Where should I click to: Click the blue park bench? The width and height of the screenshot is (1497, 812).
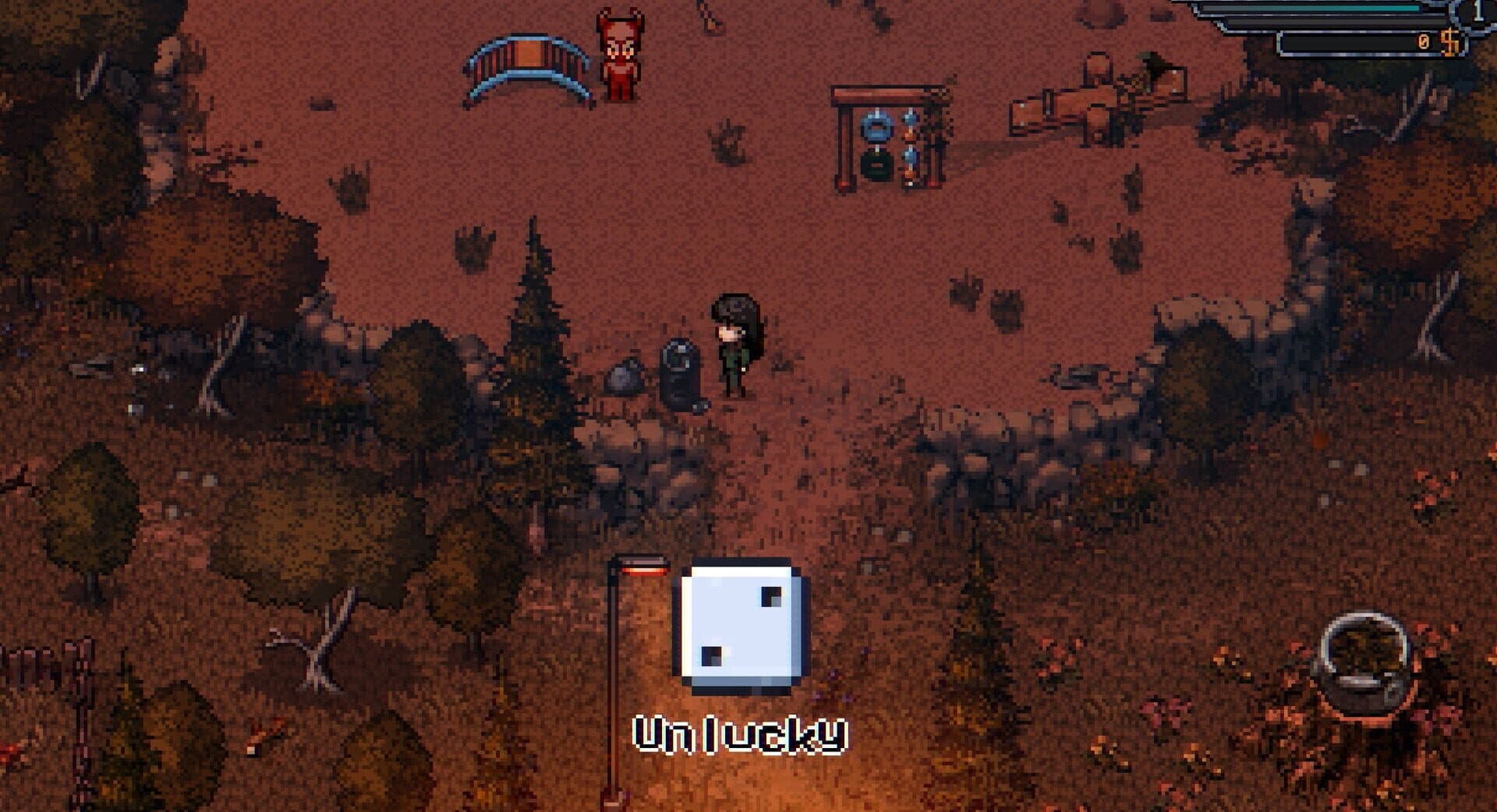coord(530,66)
